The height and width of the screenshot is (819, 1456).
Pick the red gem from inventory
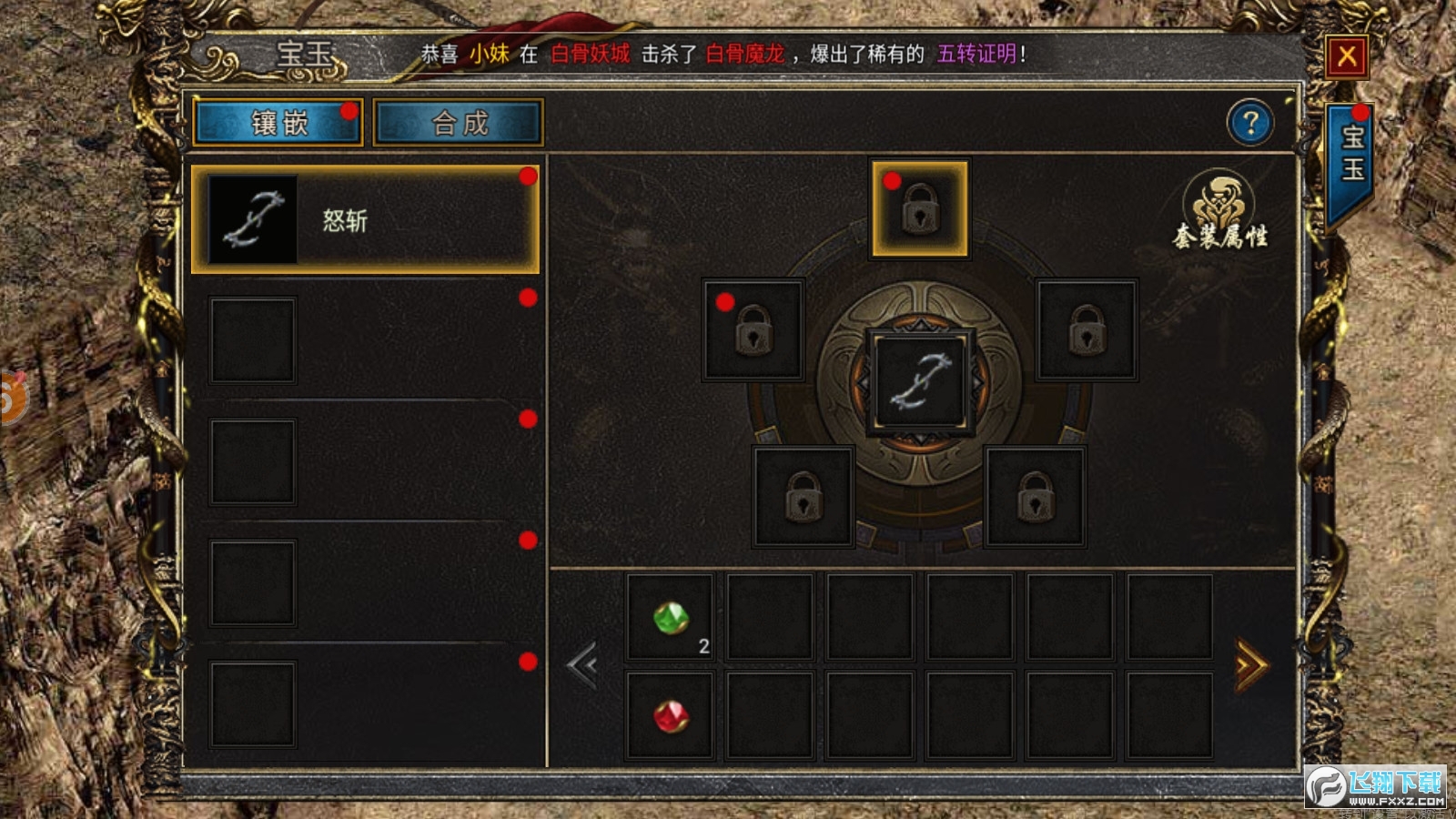tap(672, 717)
